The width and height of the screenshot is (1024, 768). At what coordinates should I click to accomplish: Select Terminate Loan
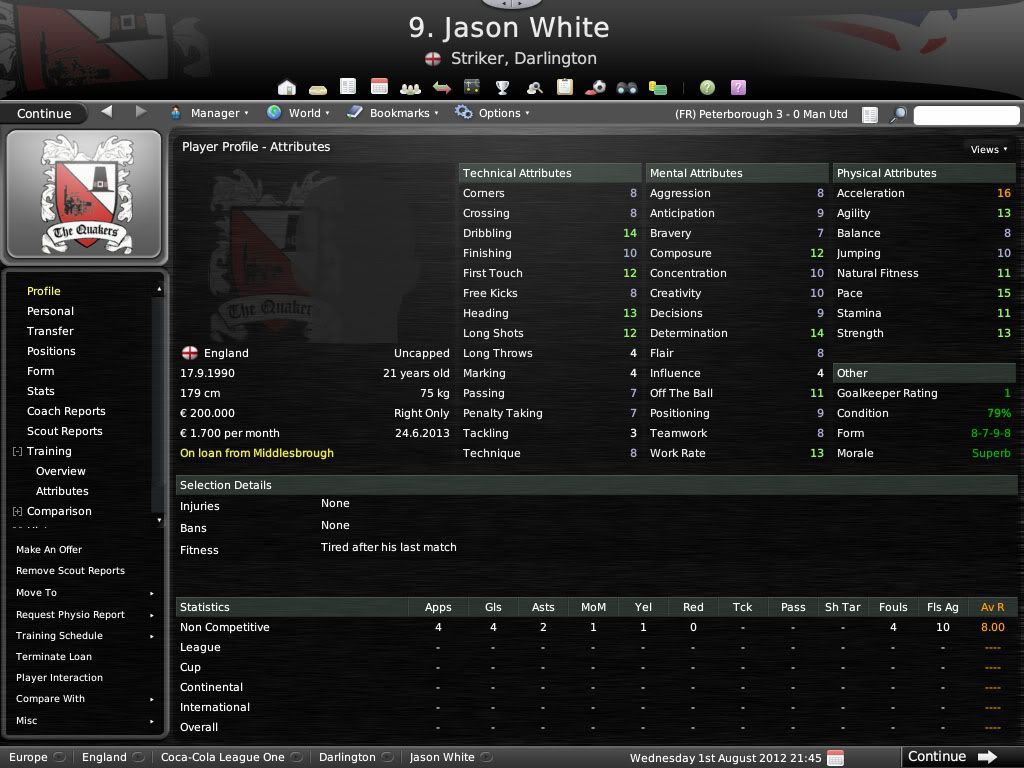pos(54,657)
